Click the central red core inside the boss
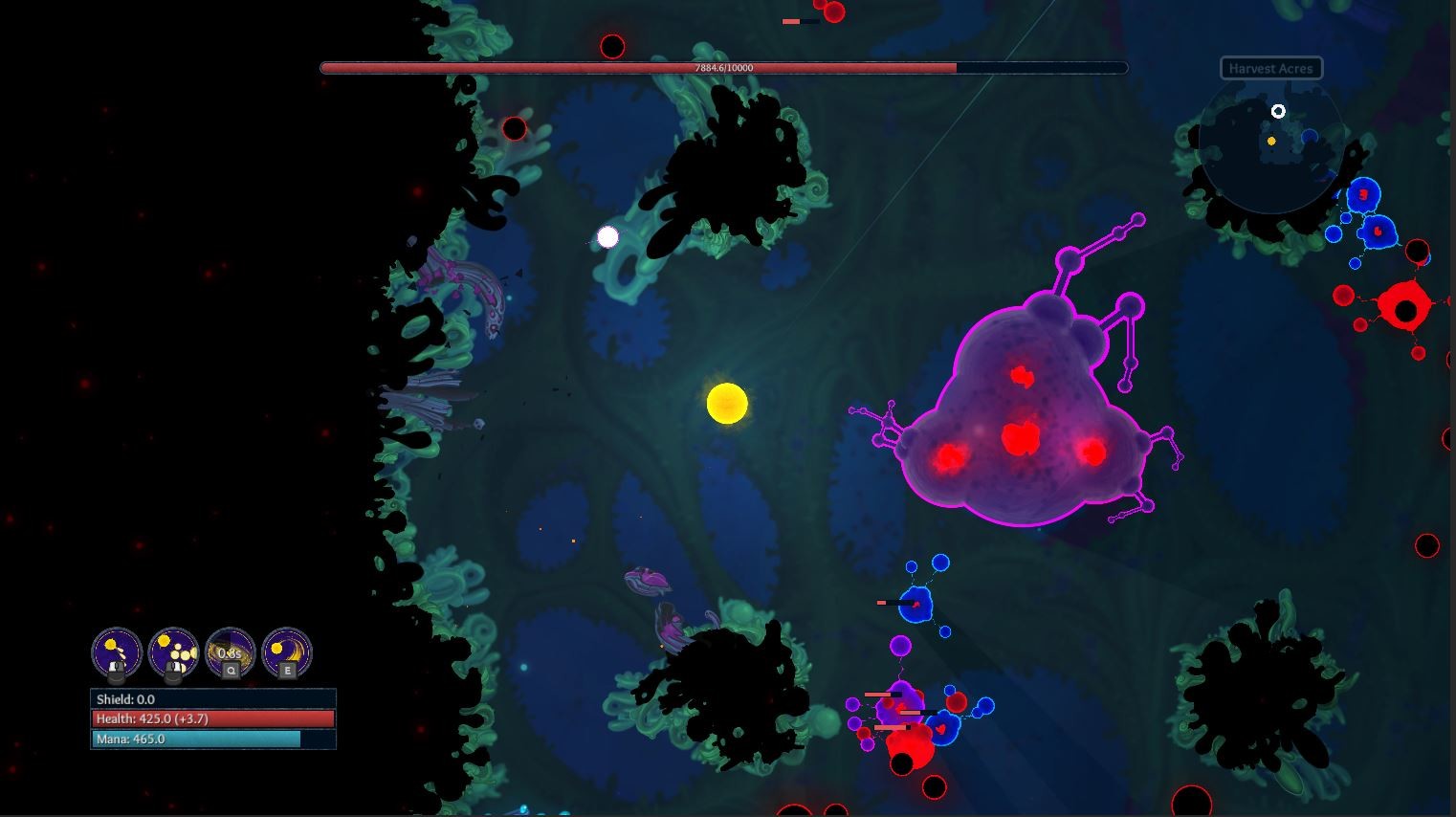 [1020, 439]
